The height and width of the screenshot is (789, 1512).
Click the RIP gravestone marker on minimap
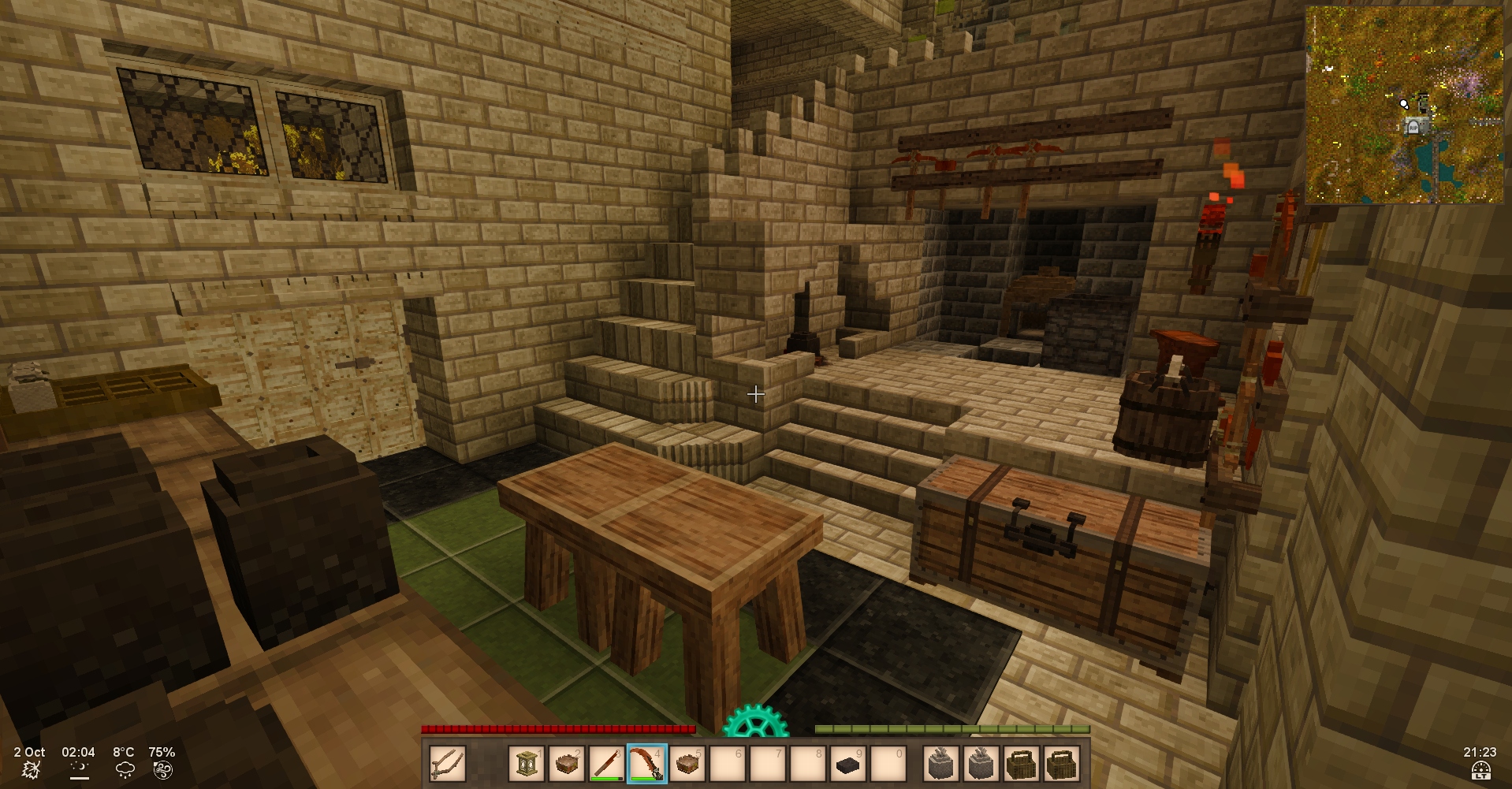click(x=1414, y=126)
